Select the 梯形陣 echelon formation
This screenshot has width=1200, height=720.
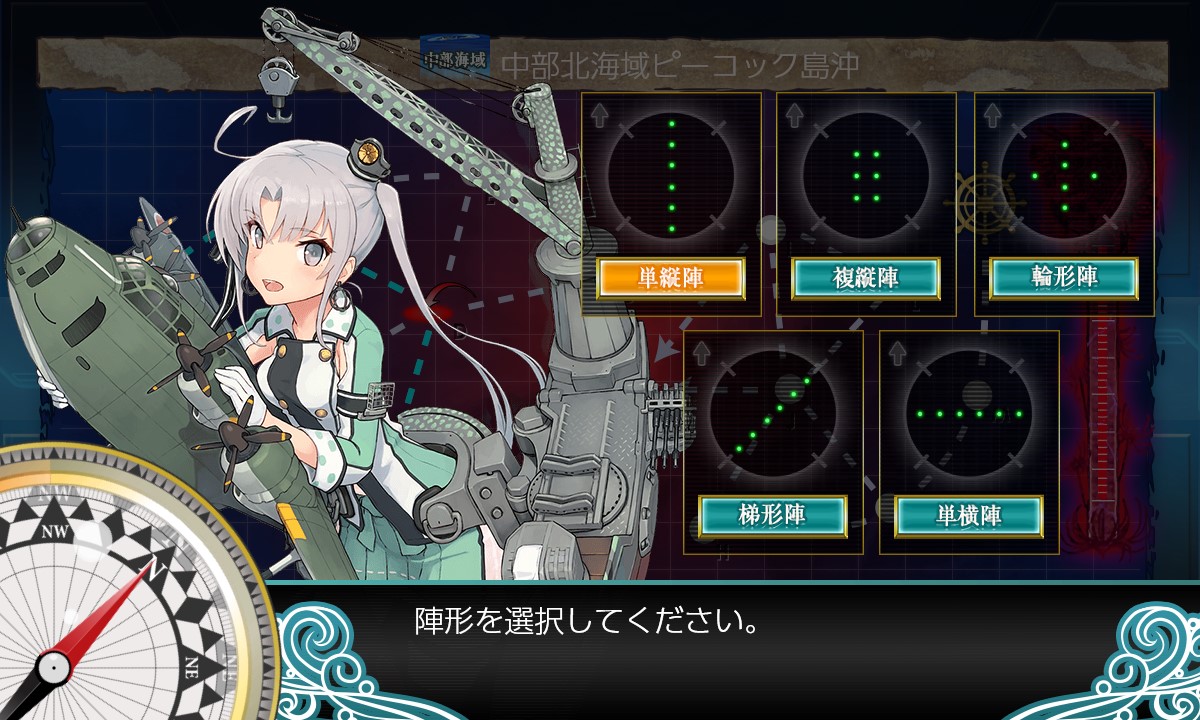tap(773, 516)
